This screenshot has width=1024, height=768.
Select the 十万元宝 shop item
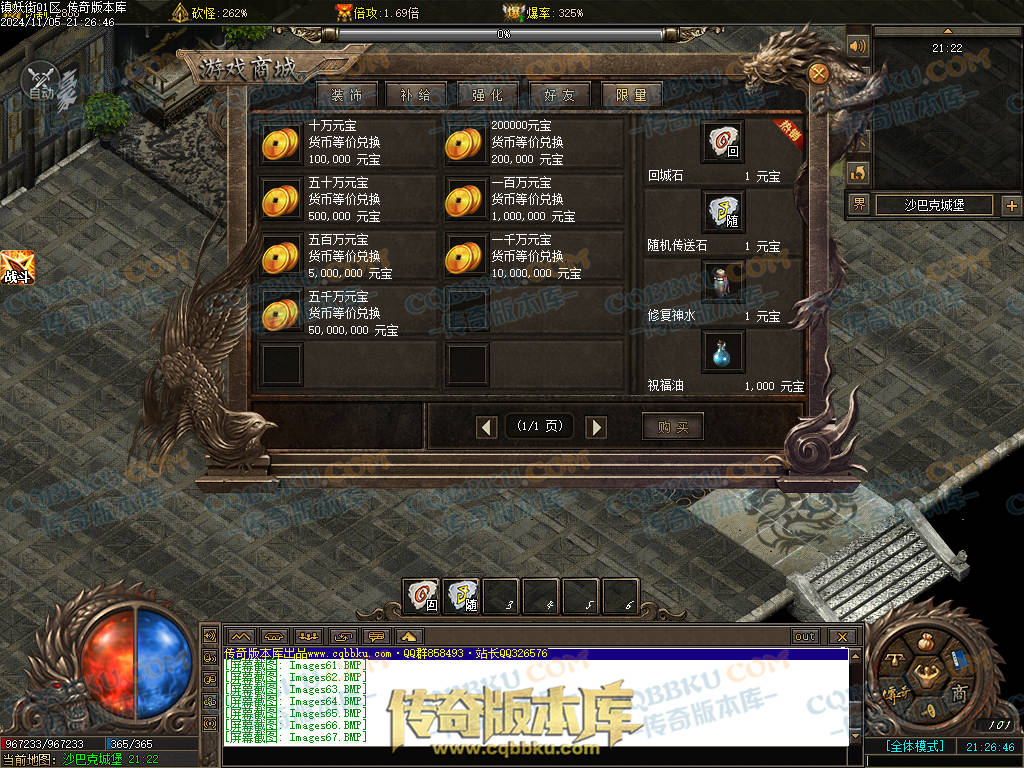280,143
